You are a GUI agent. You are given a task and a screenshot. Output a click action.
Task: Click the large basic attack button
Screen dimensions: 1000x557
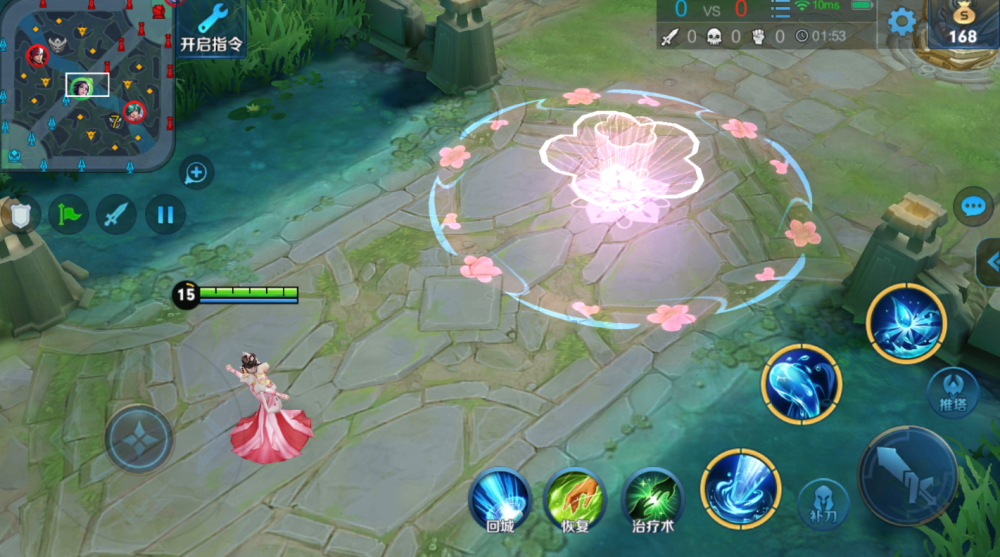point(909,476)
